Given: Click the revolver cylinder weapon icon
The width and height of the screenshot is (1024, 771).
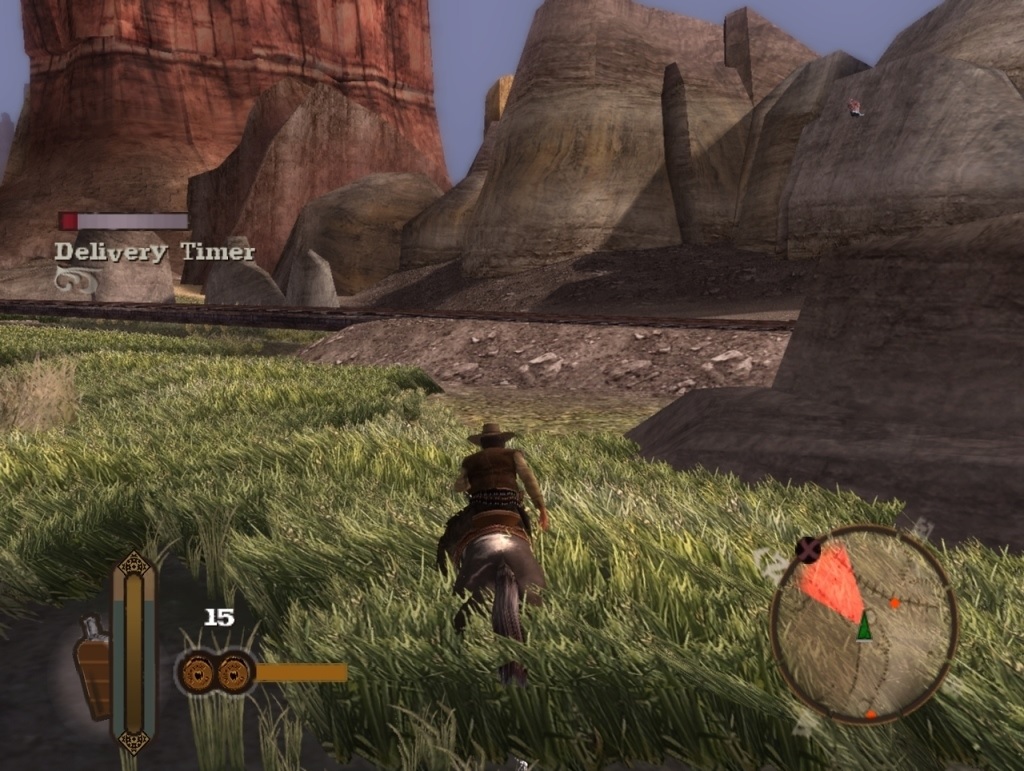Looking at the screenshot, I should click(x=215, y=672).
